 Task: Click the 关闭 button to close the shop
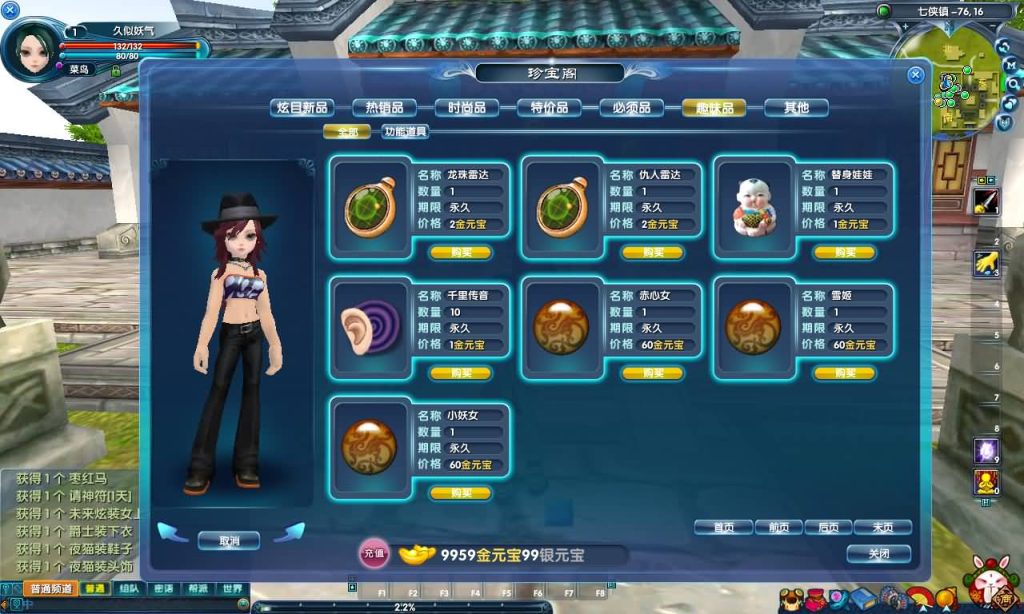click(878, 553)
